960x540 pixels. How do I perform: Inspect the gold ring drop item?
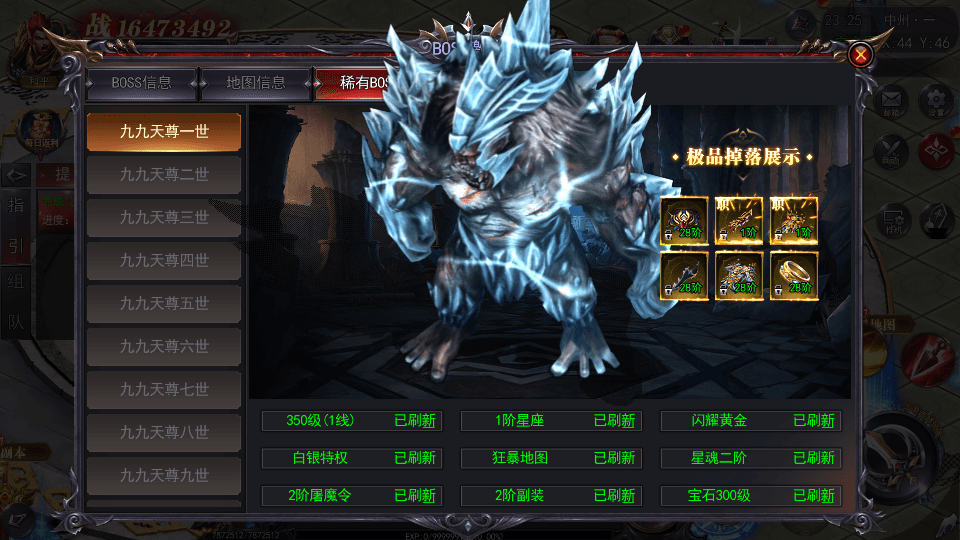click(x=795, y=275)
